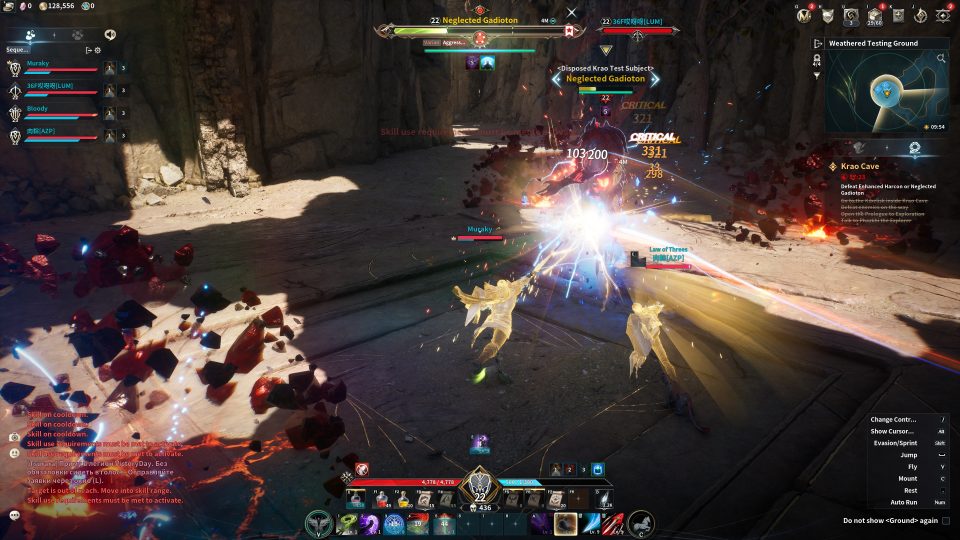This screenshot has height=540, width=960.
Task: Switch to the party members tab
Action: click(31, 34)
